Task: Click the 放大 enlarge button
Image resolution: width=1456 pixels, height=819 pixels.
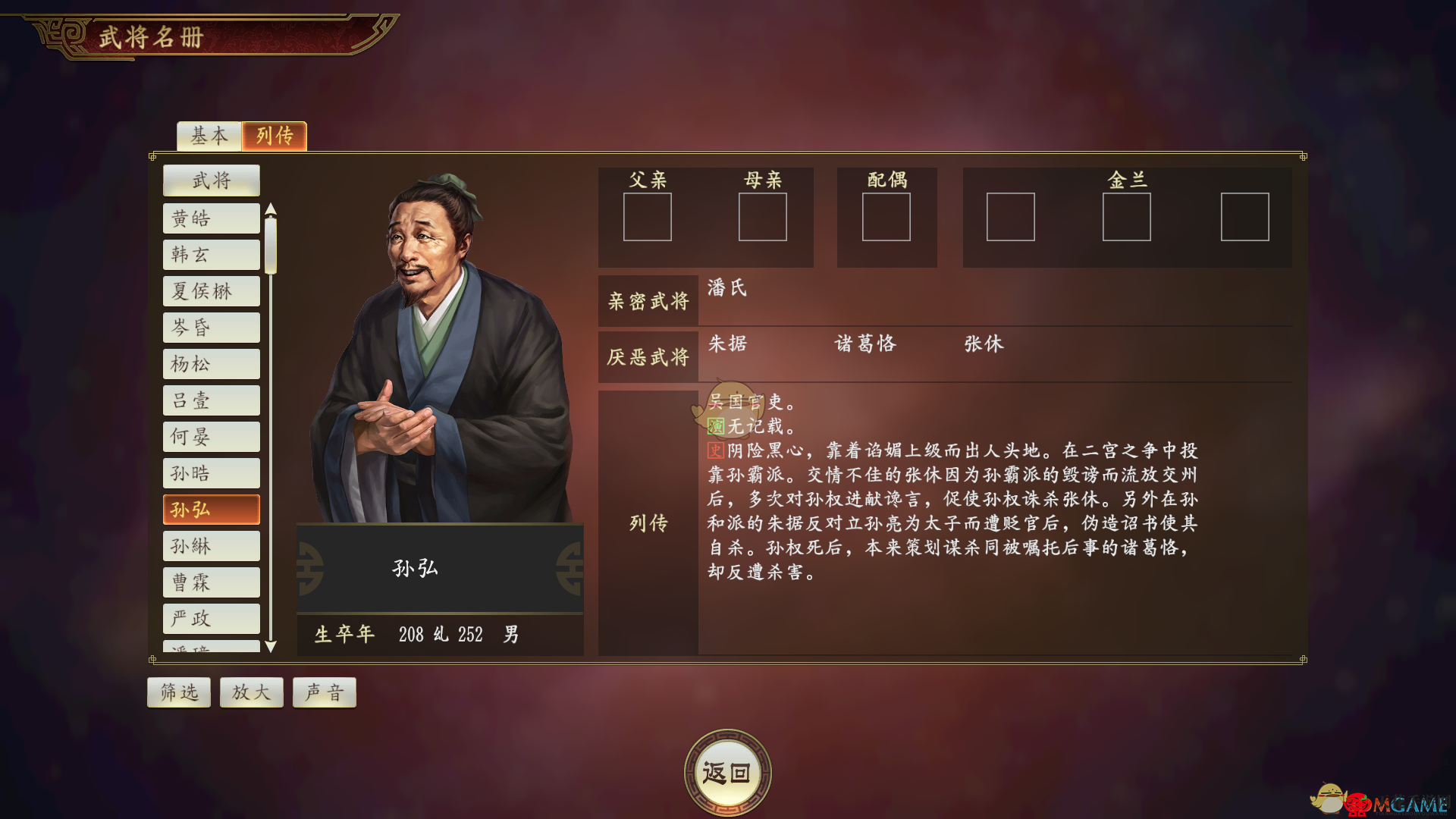Action: pyautogui.click(x=251, y=692)
